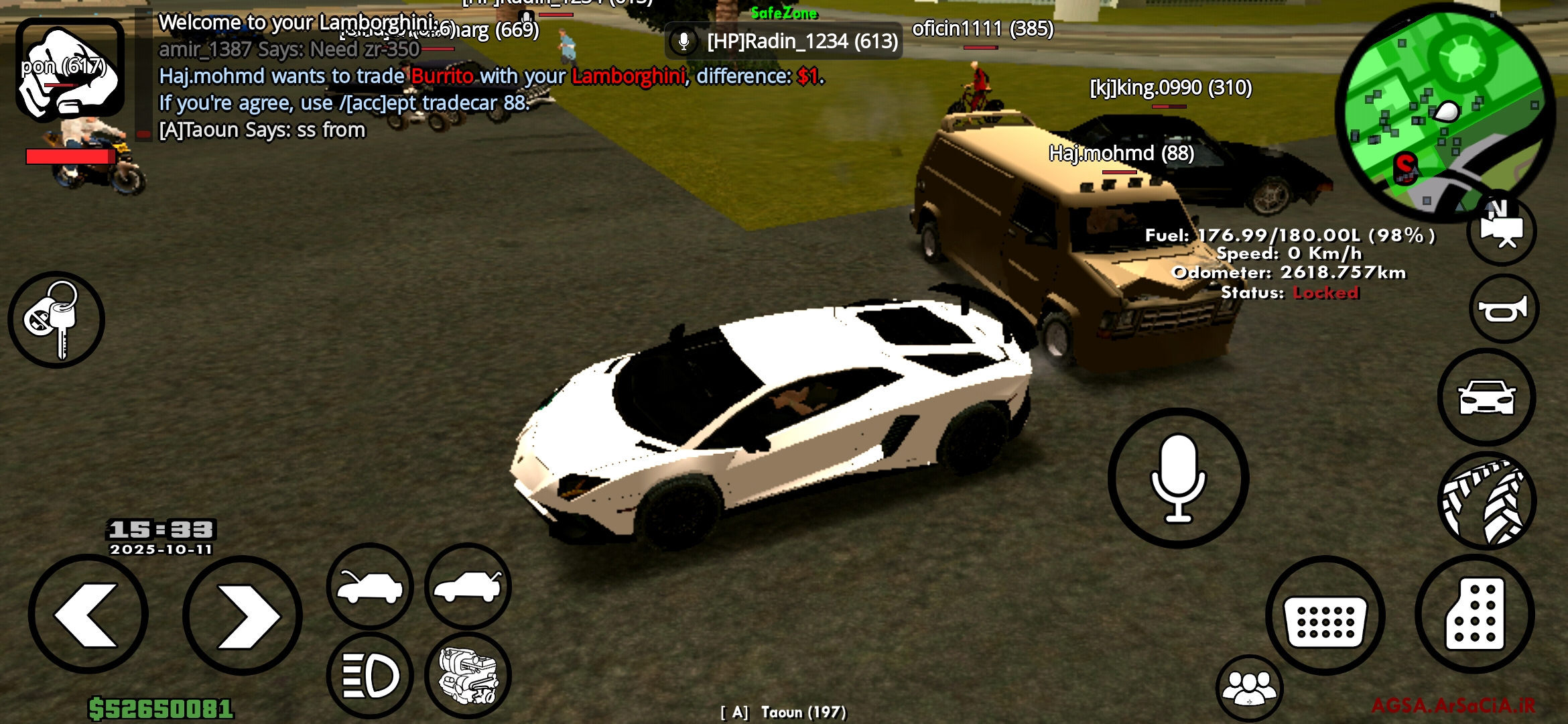The image size is (1568, 724).
Task: Switch camera view with the camera icon
Action: (x=1502, y=231)
